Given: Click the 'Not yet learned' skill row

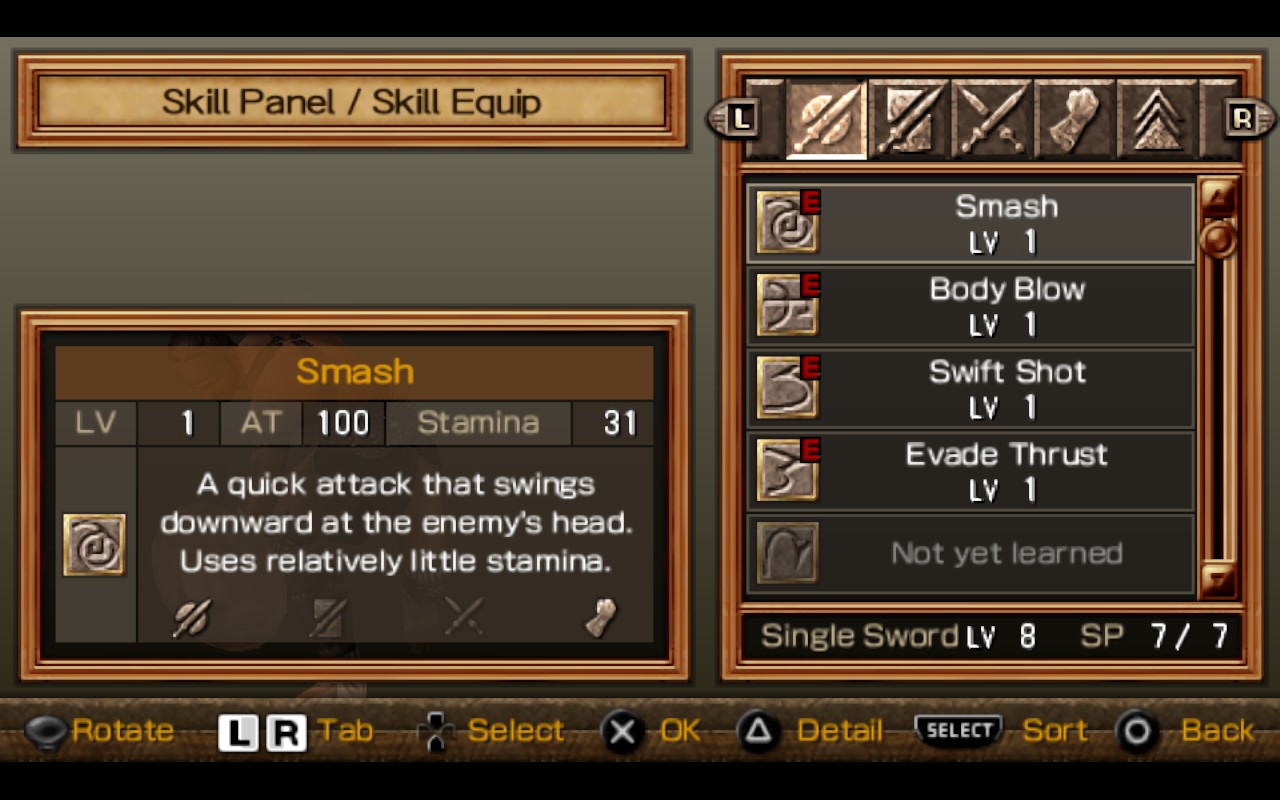Looking at the screenshot, I should coord(970,553).
